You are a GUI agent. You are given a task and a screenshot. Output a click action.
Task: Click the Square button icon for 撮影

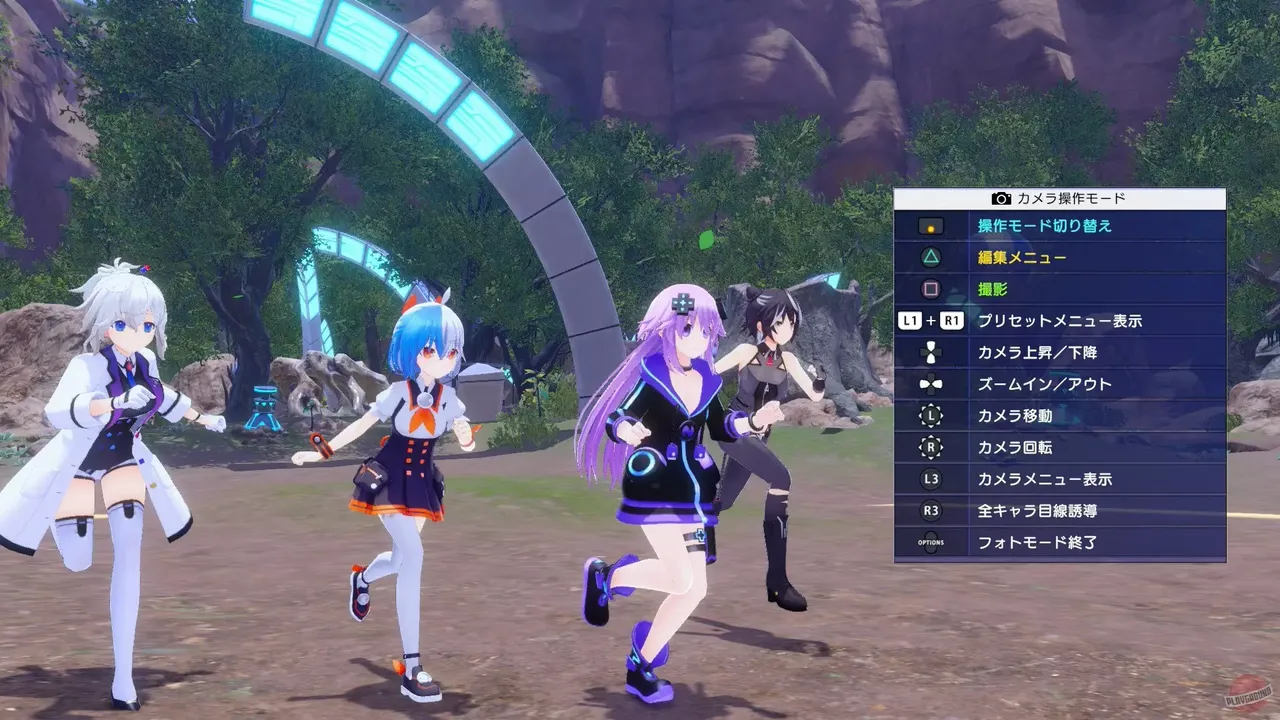[x=931, y=289]
